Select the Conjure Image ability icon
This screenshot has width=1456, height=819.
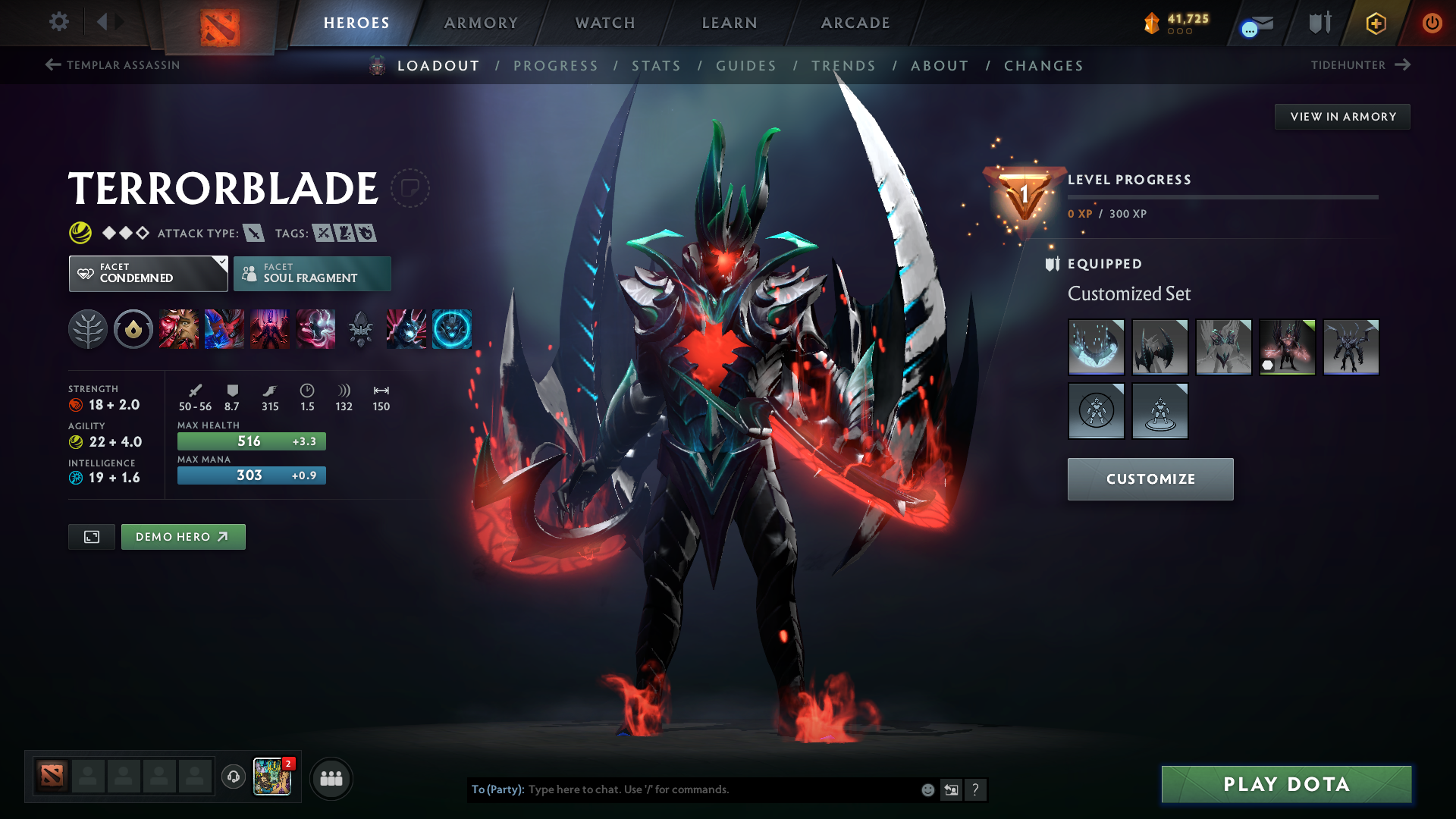click(224, 329)
